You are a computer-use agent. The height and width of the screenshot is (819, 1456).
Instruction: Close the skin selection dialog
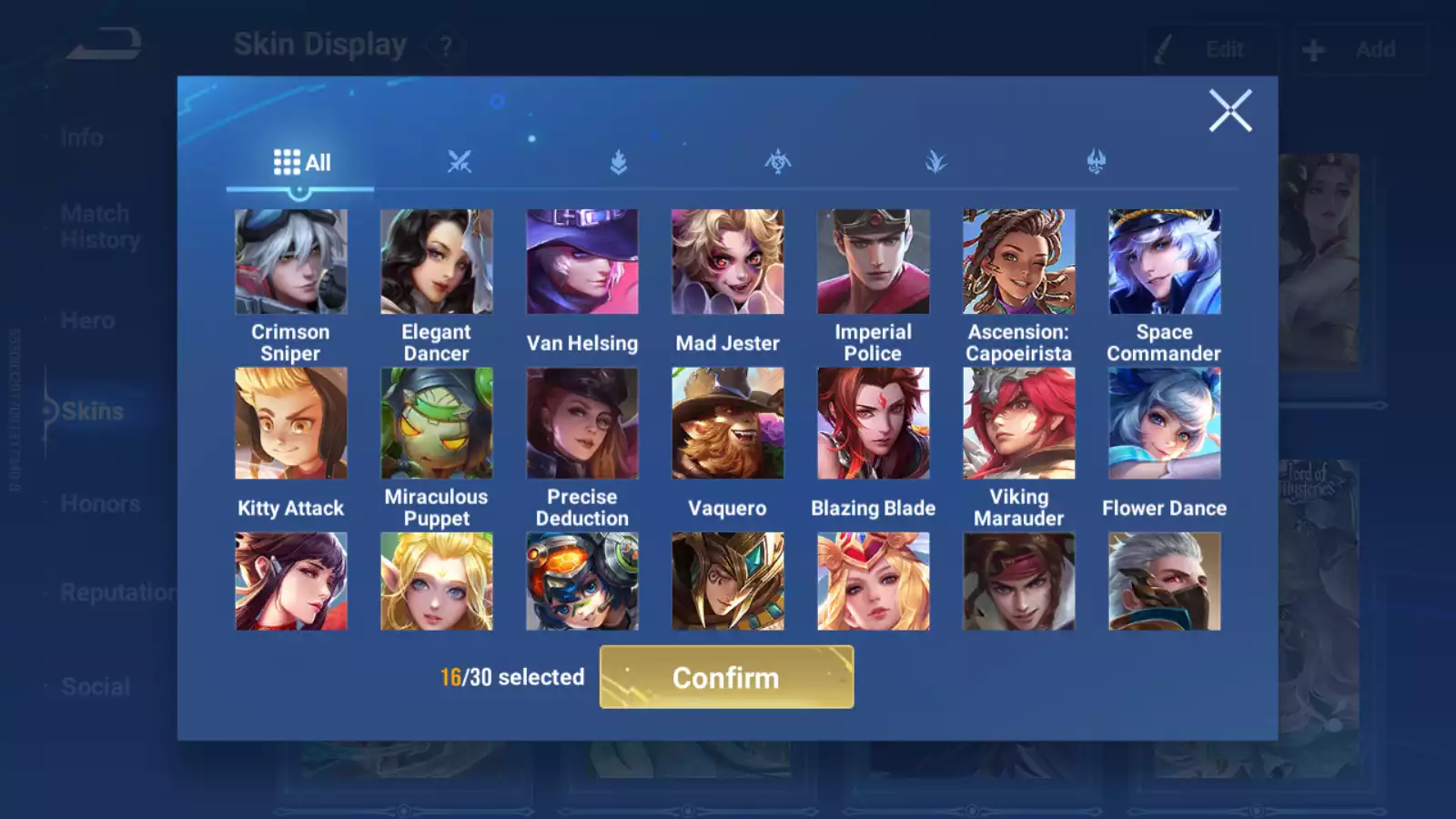[1230, 111]
